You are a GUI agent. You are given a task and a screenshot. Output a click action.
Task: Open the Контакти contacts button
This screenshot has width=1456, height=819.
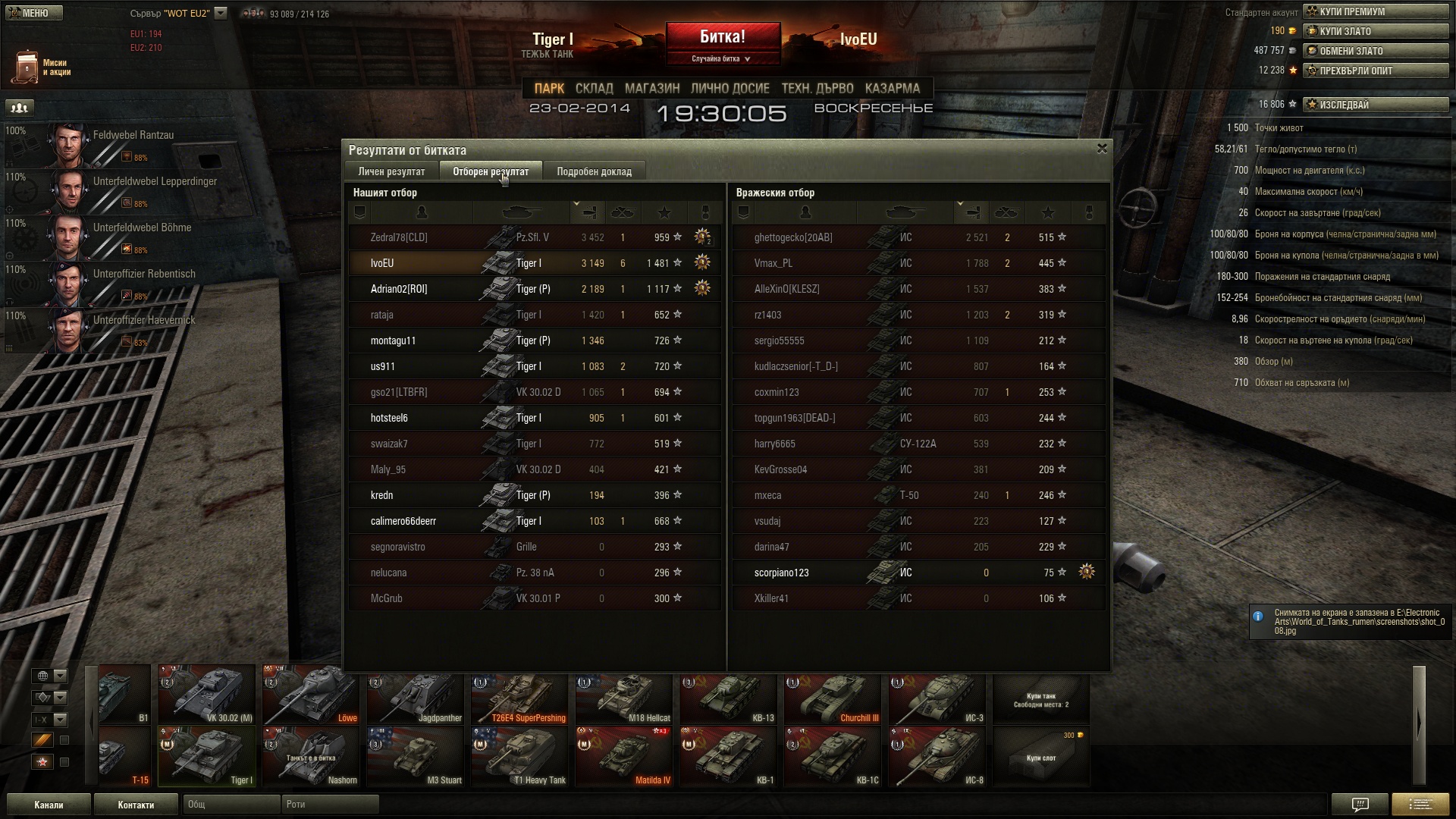(x=136, y=805)
